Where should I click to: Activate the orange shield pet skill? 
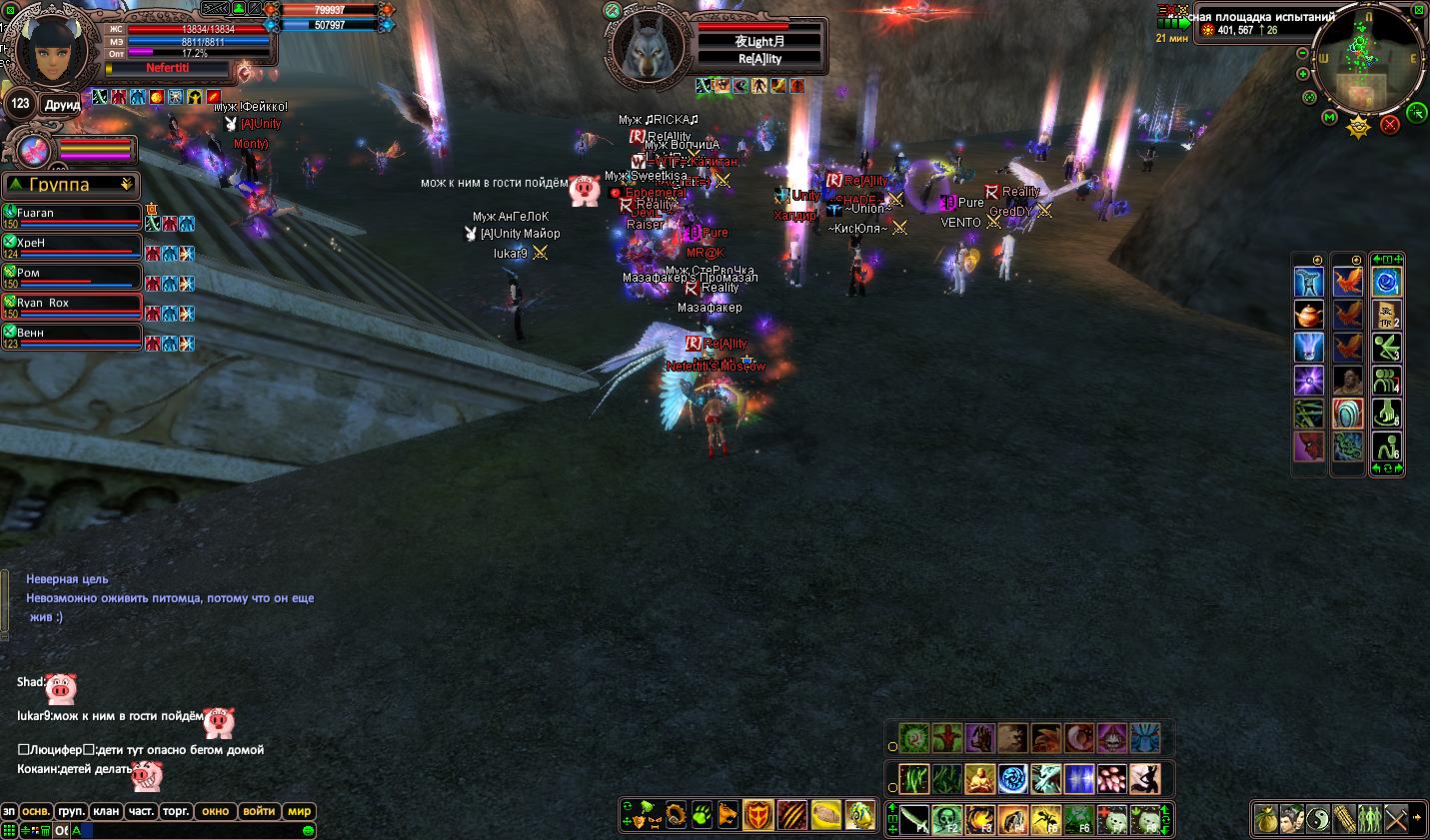(x=757, y=815)
